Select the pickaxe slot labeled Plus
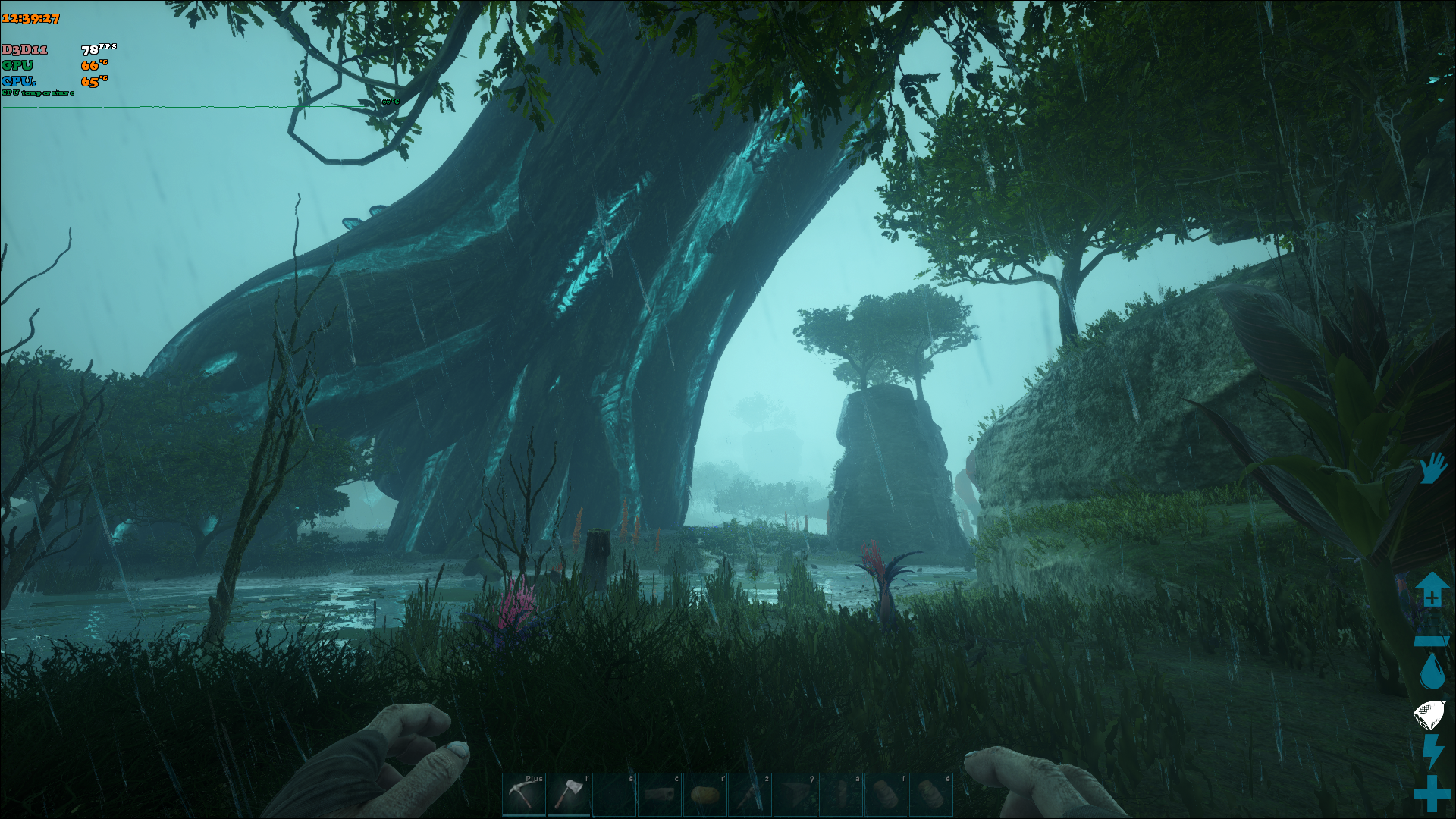 click(x=524, y=794)
